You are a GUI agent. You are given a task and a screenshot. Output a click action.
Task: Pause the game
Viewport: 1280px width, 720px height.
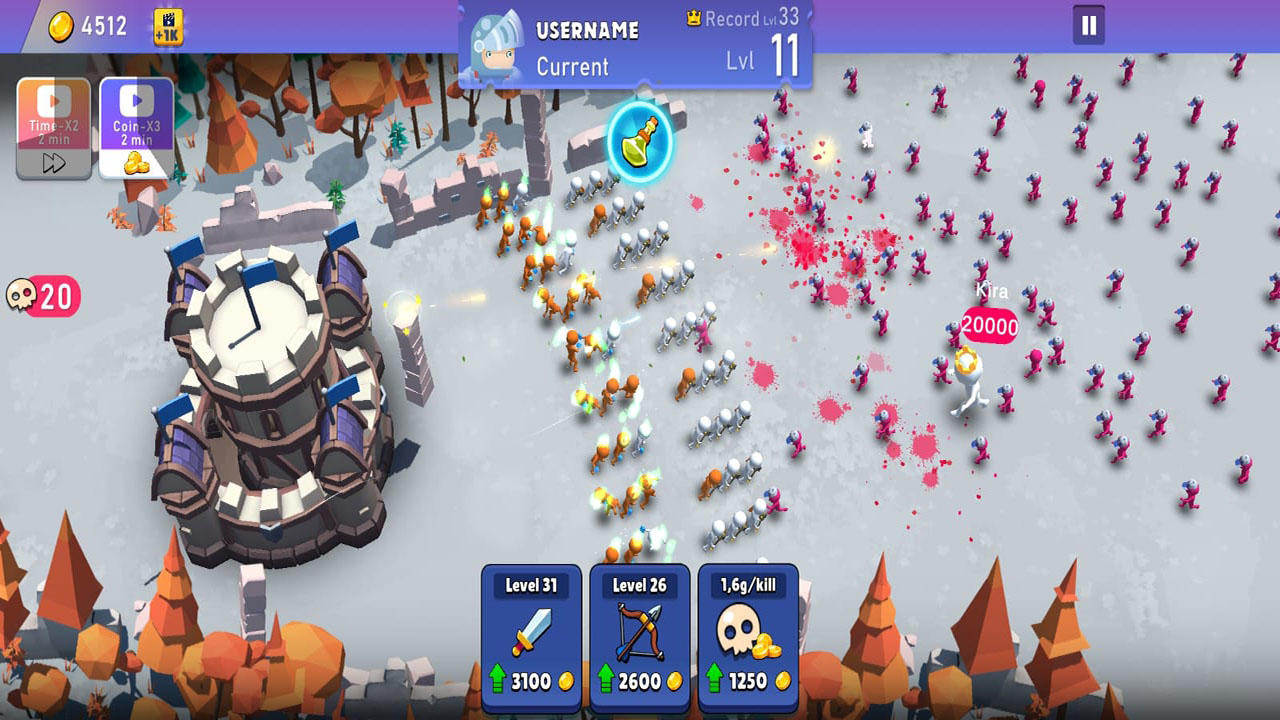pyautogui.click(x=1090, y=27)
